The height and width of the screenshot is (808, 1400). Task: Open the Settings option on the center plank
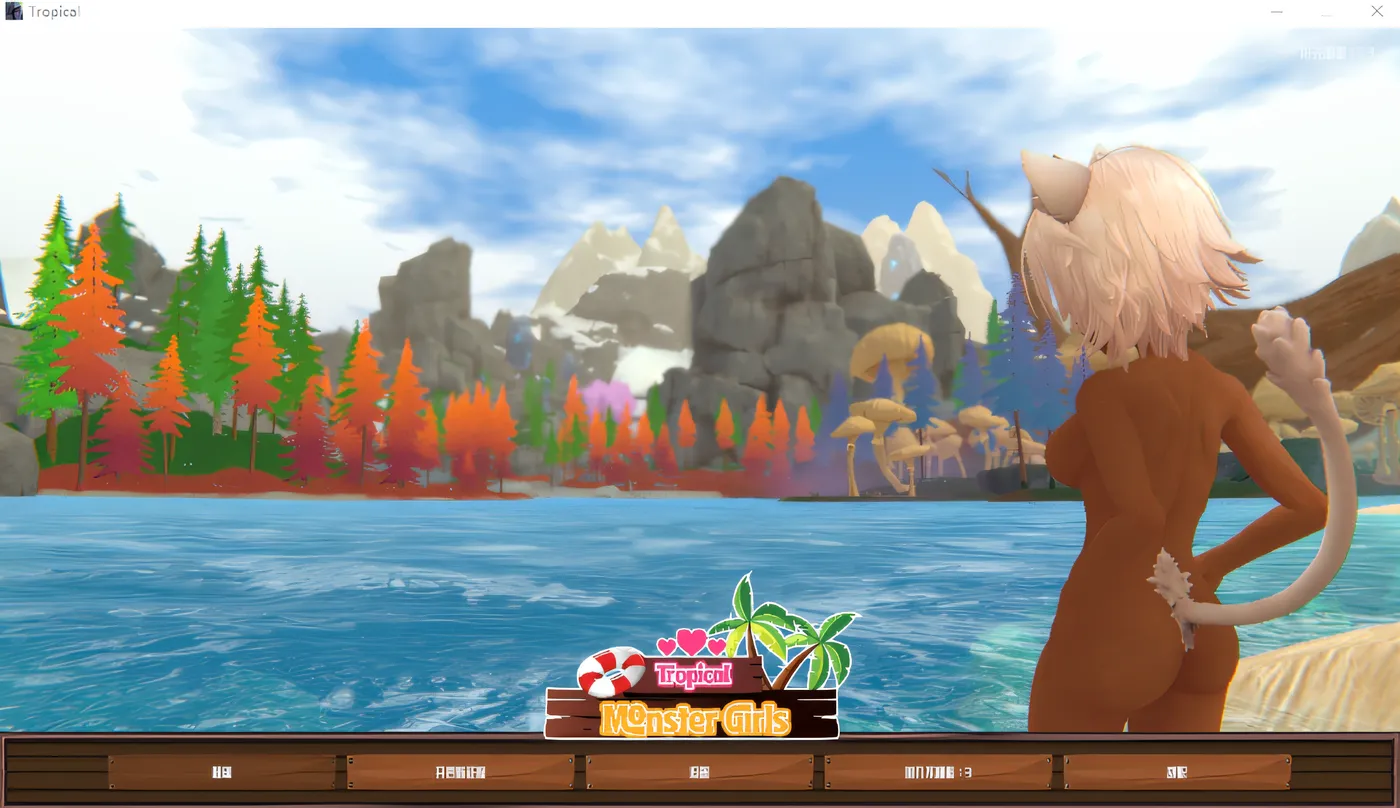click(x=700, y=771)
